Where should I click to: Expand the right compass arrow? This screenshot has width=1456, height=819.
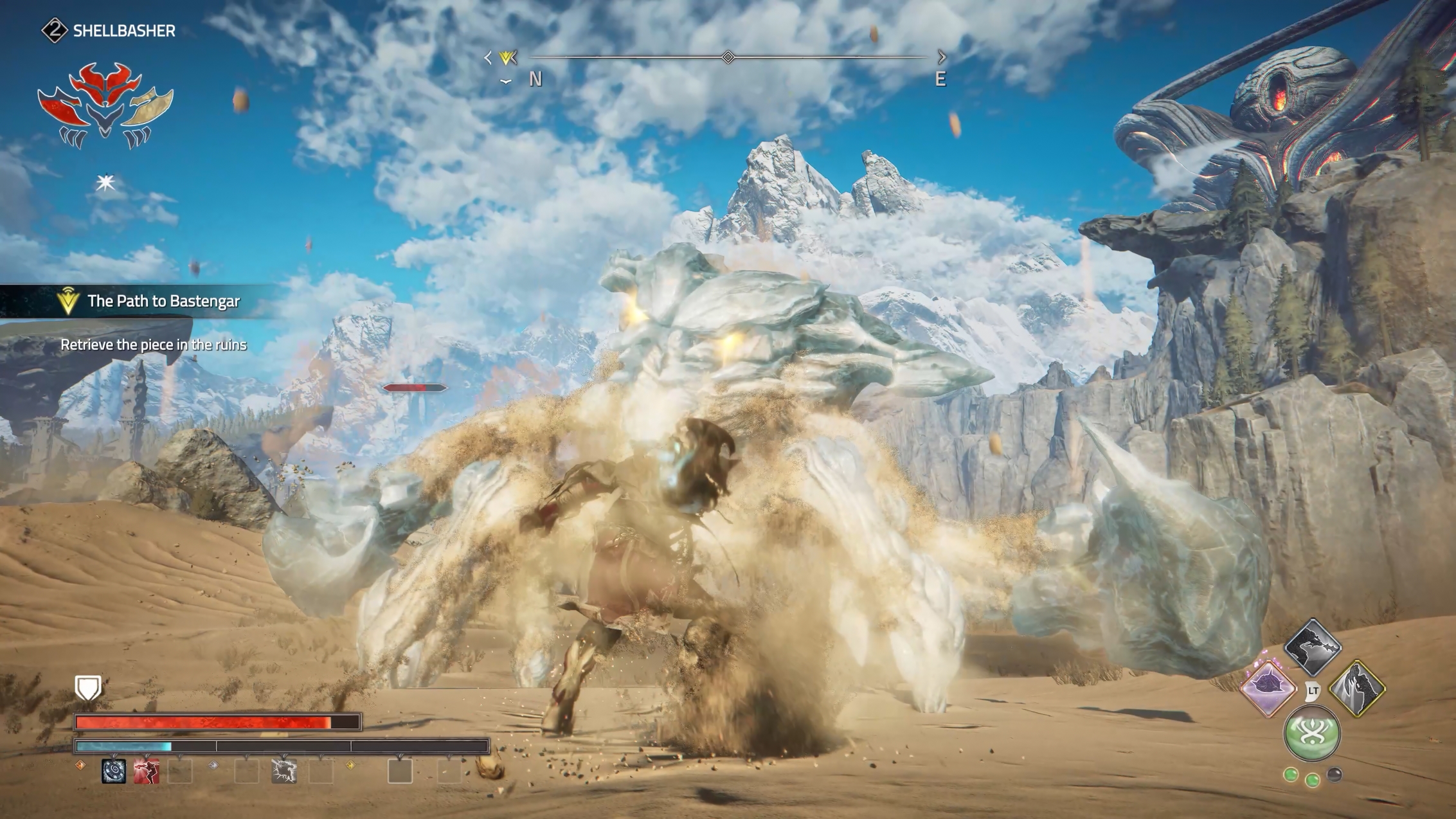point(941,57)
